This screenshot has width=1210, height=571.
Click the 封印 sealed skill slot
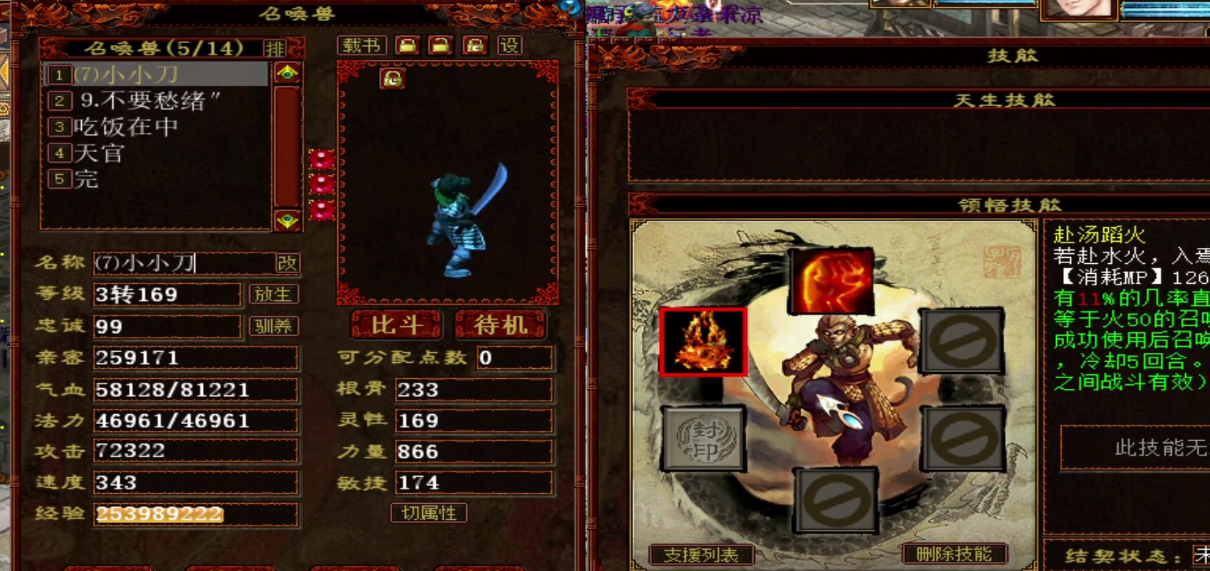703,438
